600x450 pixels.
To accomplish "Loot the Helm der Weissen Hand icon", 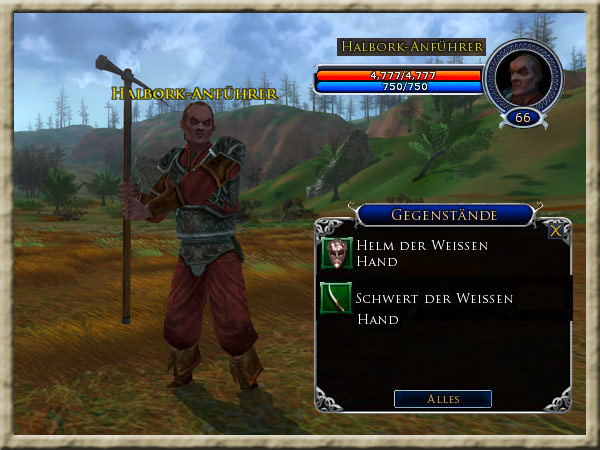I will (x=337, y=254).
